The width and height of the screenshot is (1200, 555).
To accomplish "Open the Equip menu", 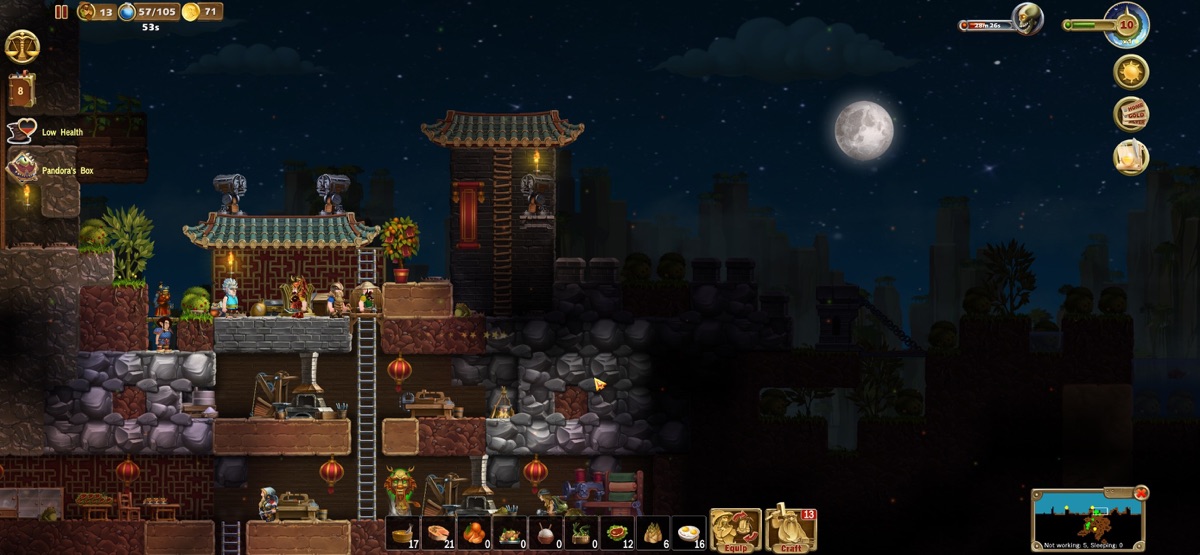I will pyautogui.click(x=736, y=530).
